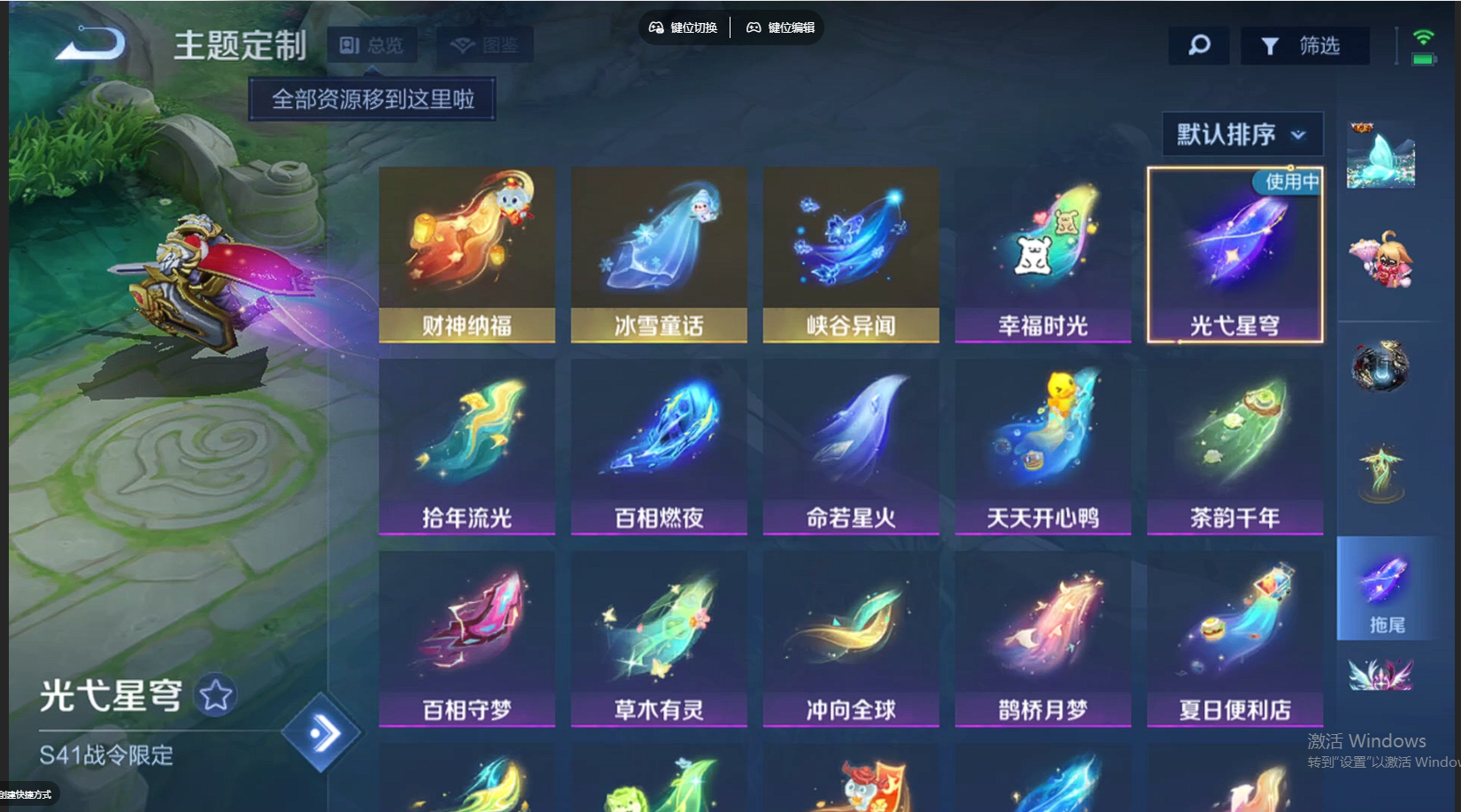Open the 筛选 filter panel
Viewport: 1461px width, 812px height.
[x=1306, y=45]
